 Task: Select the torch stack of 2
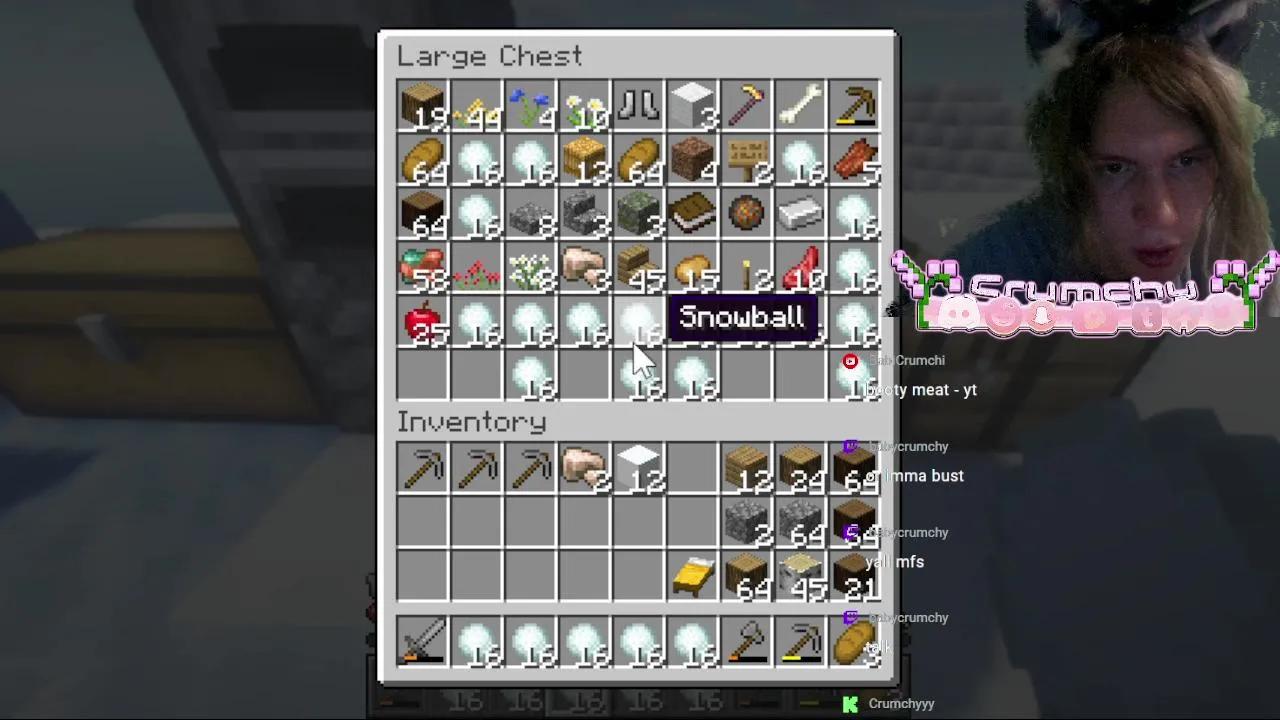(x=746, y=269)
